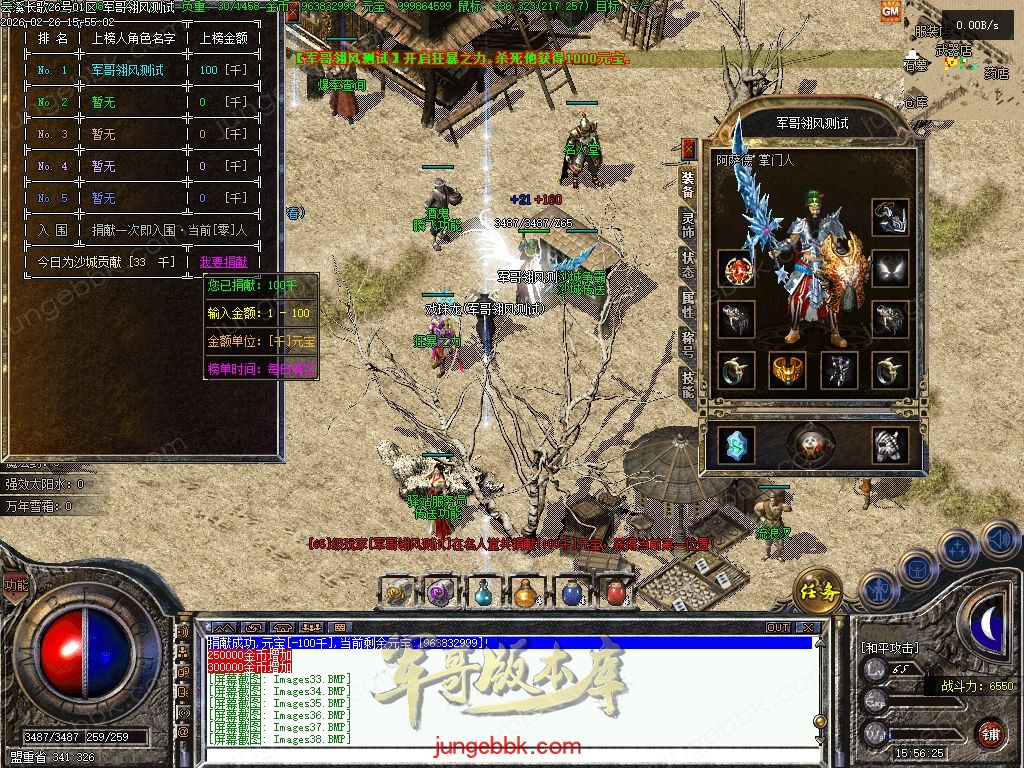Show the 属性 attributes tab

point(688,303)
